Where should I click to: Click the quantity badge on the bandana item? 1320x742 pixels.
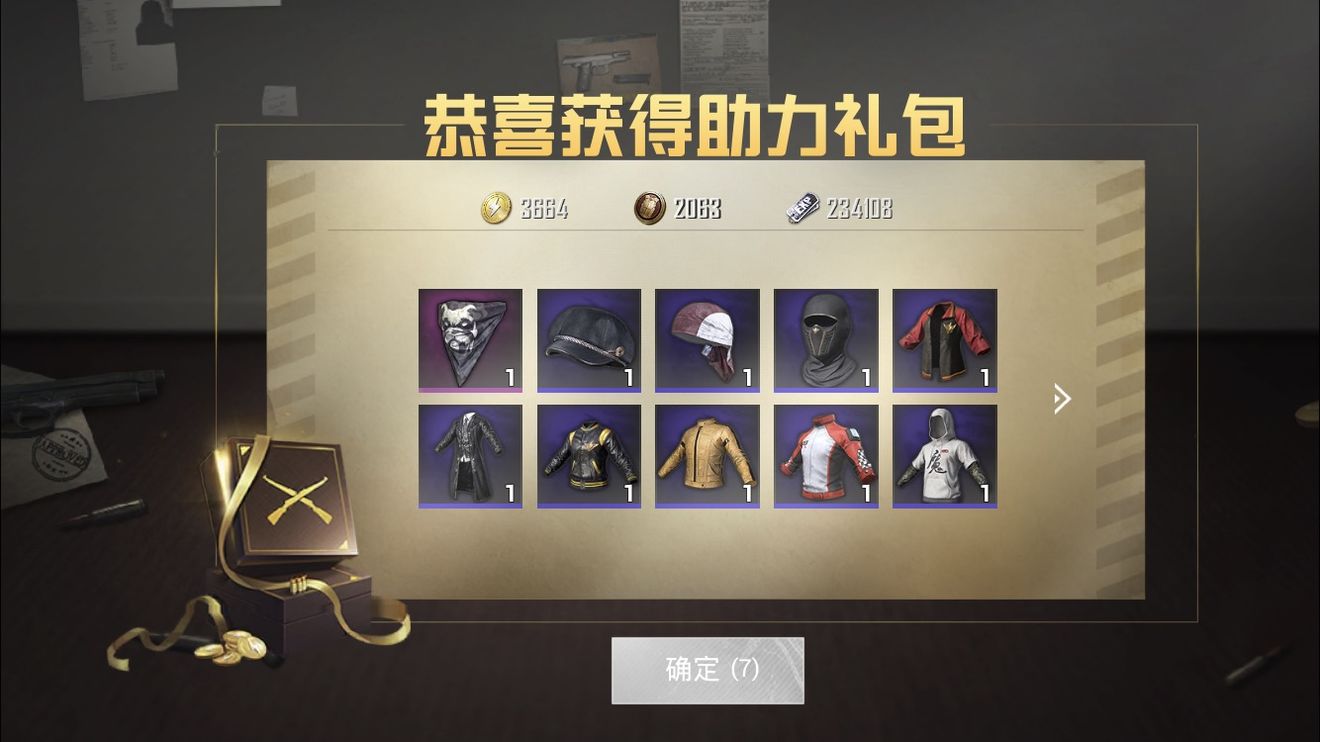[x=508, y=377]
